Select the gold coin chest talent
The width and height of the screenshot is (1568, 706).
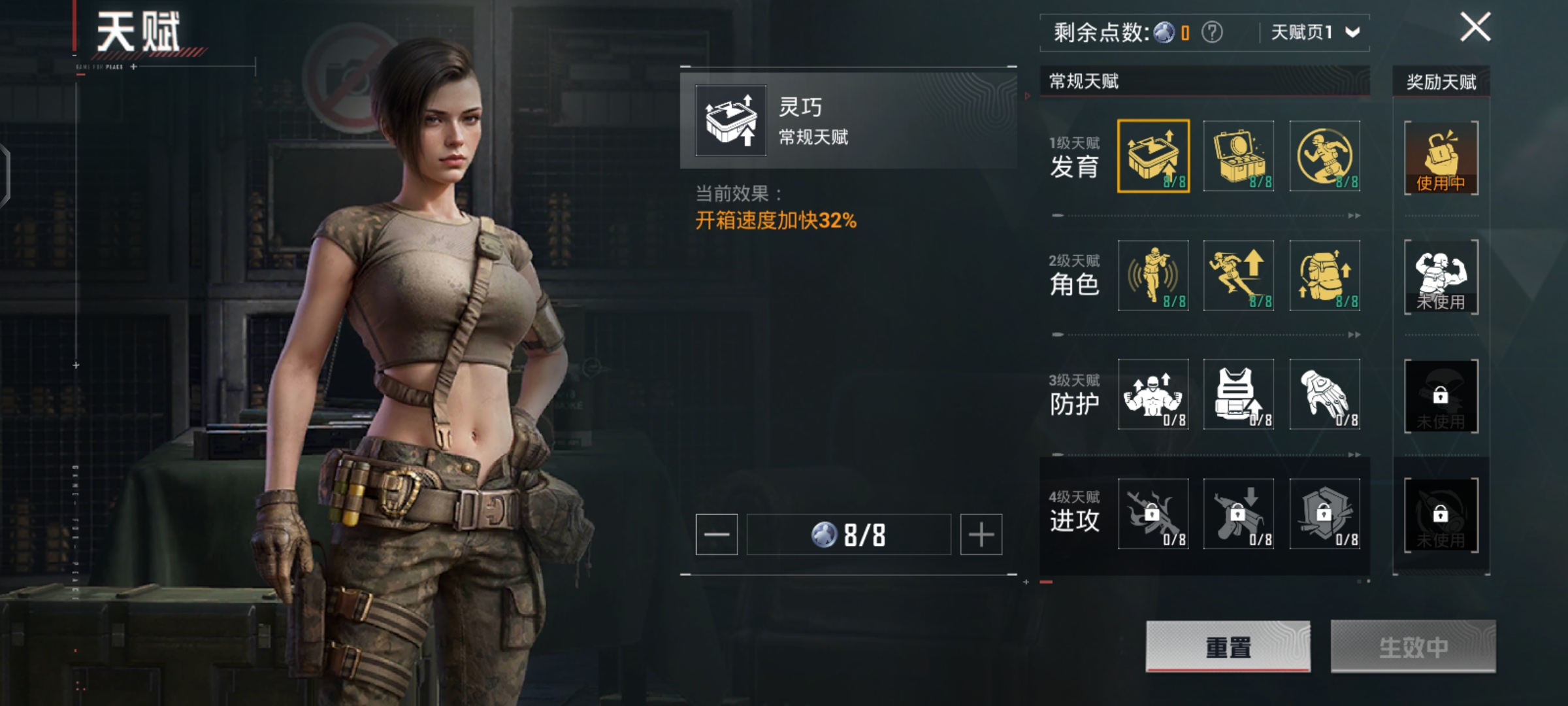[x=1239, y=156]
